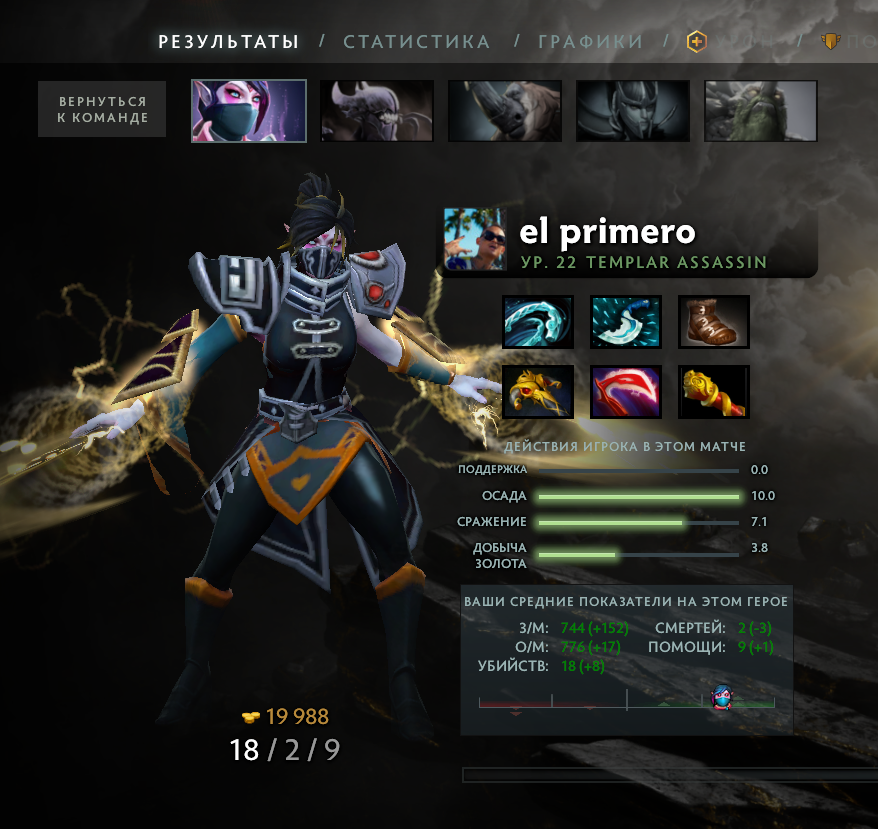Select the Templar Assassin hero portrait
The height and width of the screenshot is (829, 878).
pyautogui.click(x=249, y=111)
